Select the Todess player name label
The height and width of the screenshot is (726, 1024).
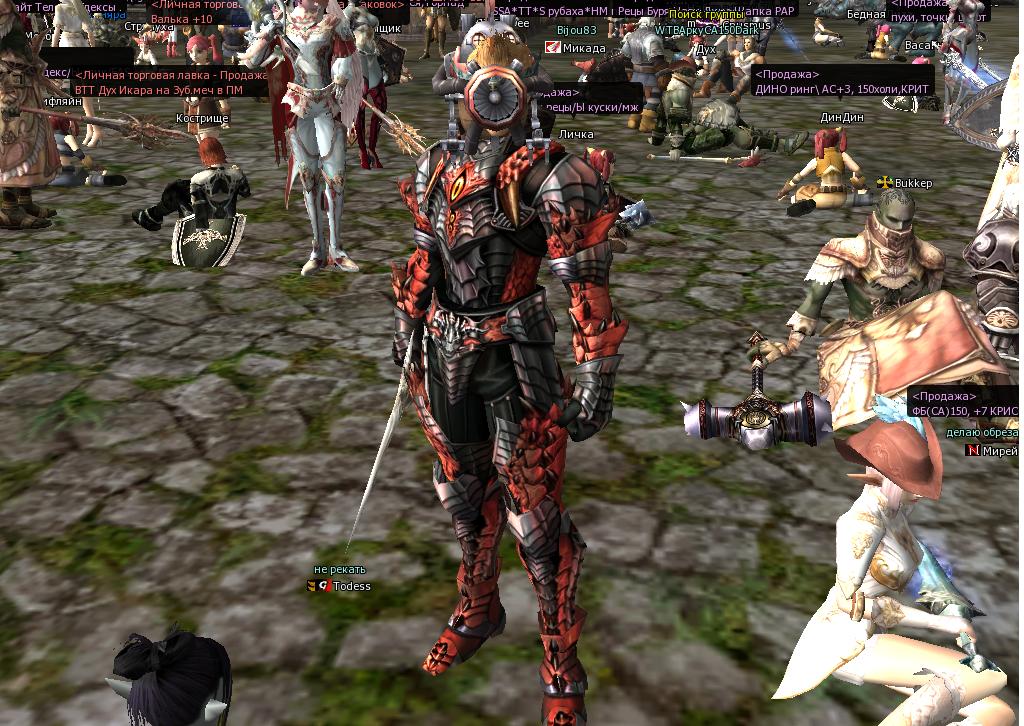351,586
